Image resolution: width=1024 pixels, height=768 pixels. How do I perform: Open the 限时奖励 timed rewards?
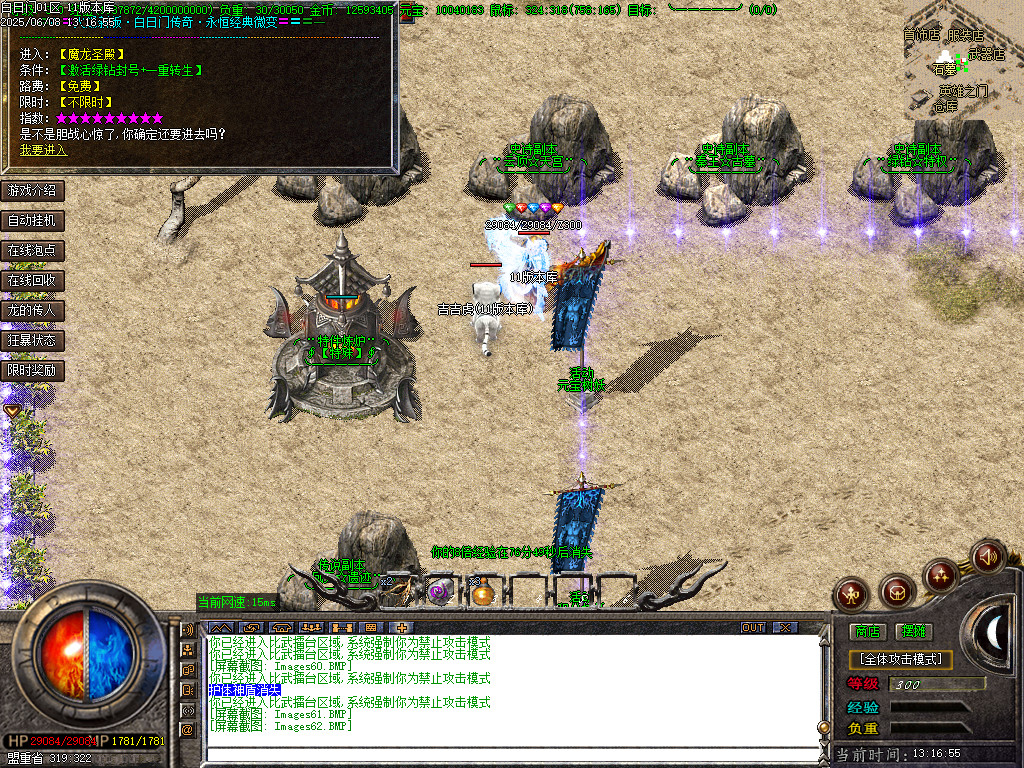33,370
